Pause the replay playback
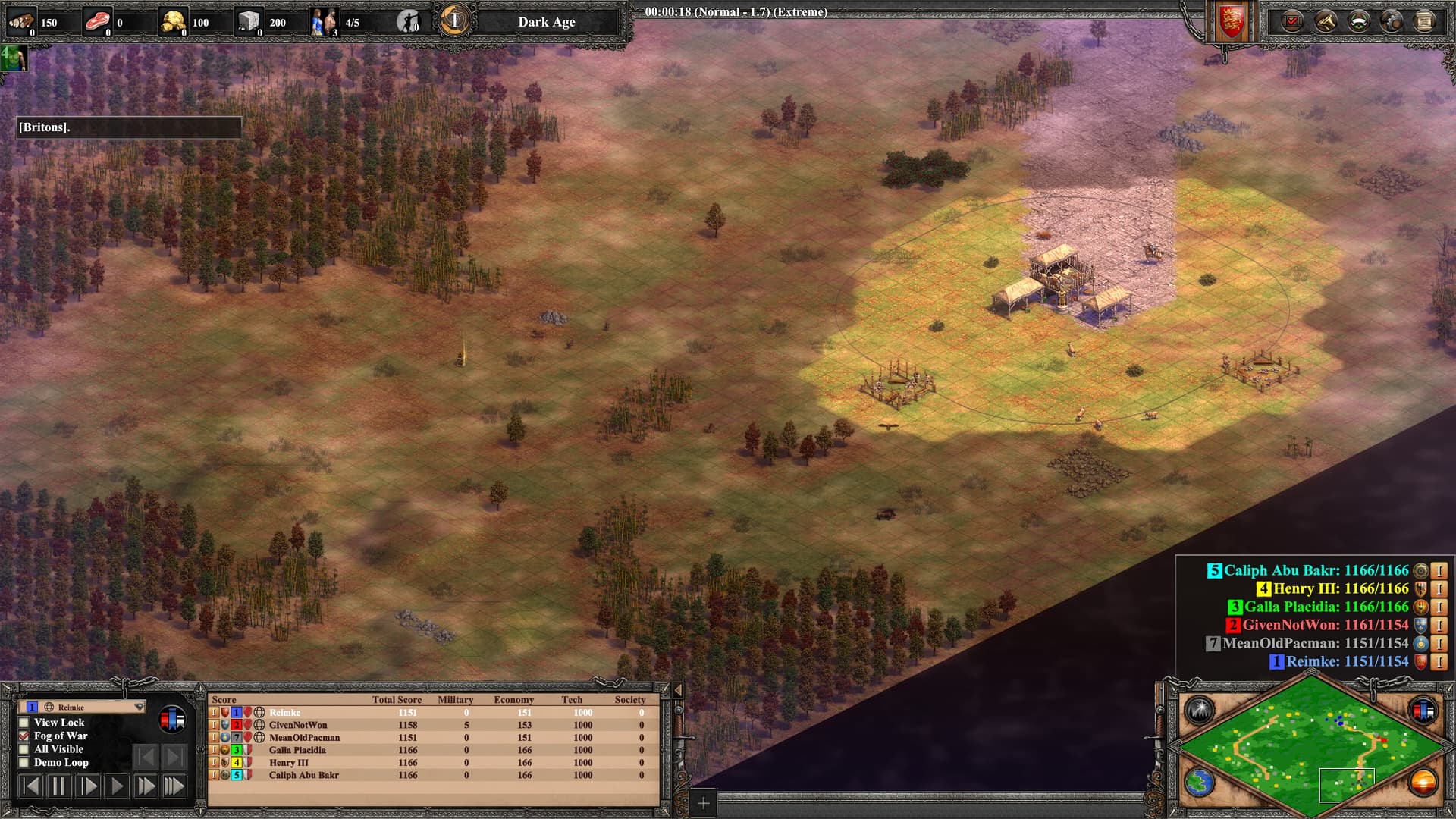 (x=58, y=786)
